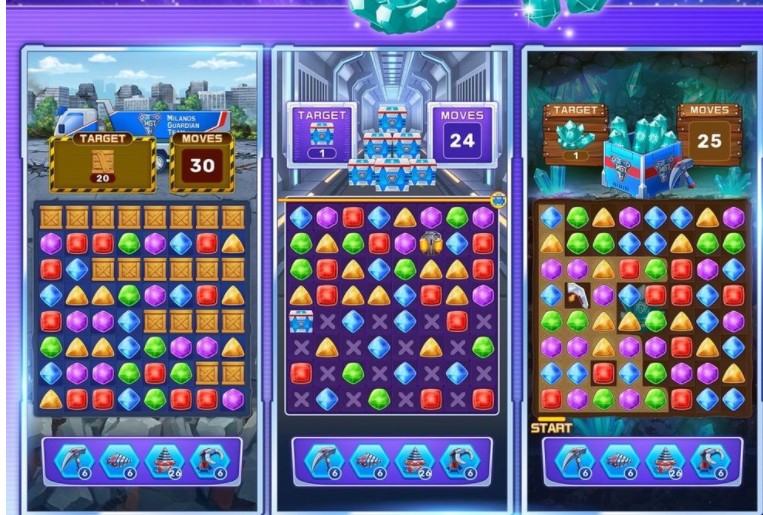Select the golden jetpack tile on the spaceship board
This screenshot has width=763, height=515.
coord(431,243)
